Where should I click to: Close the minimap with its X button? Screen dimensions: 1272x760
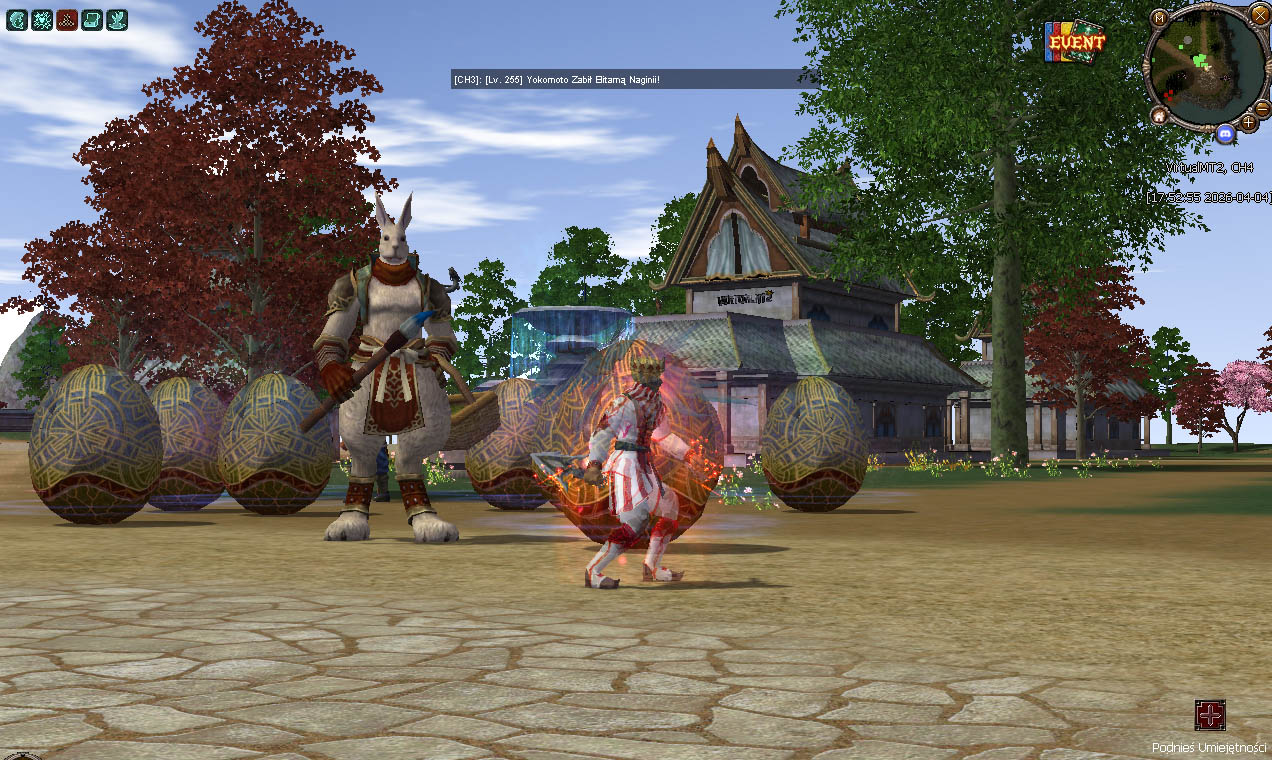click(x=1259, y=14)
